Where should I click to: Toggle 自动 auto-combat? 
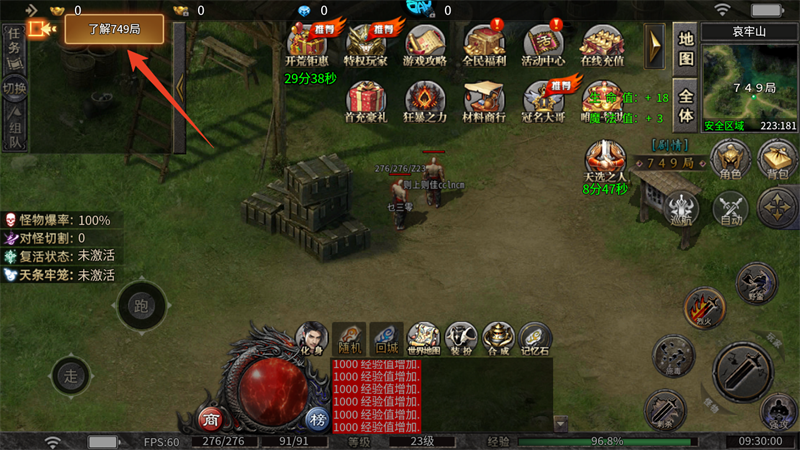pyautogui.click(x=730, y=209)
